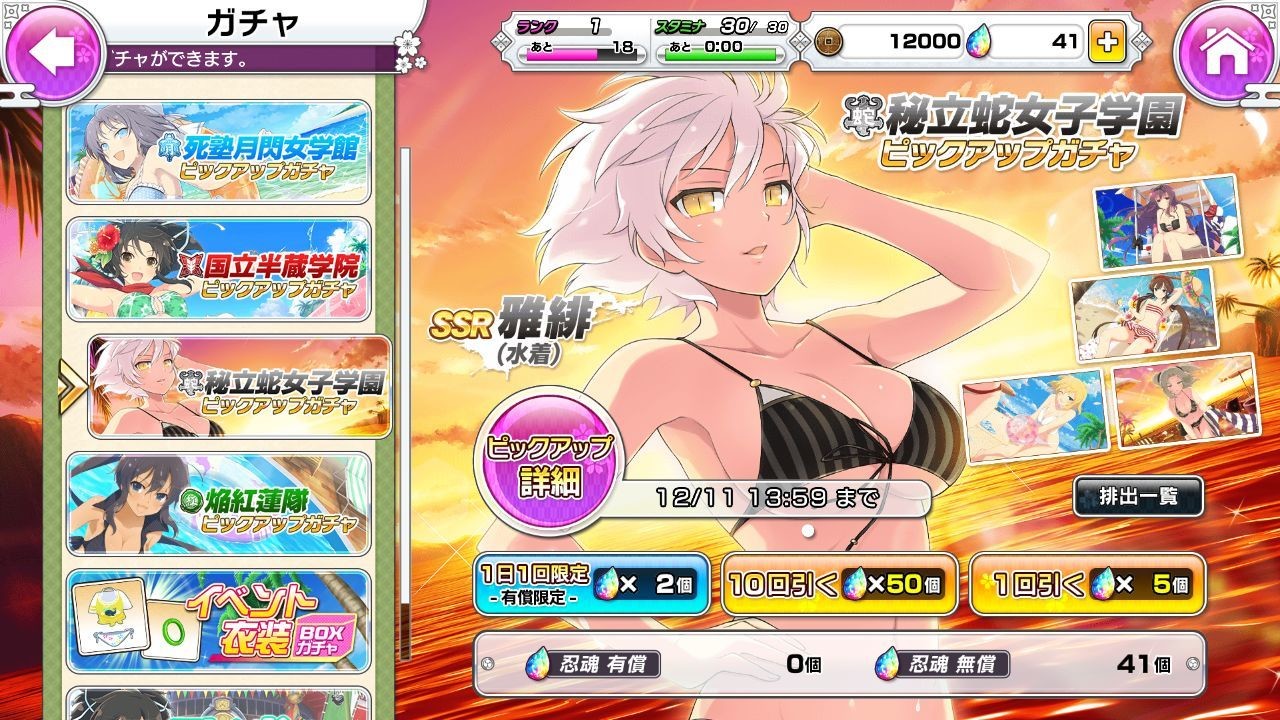The width and height of the screenshot is (1280, 720).
Task: Pull once for 5 gems
Action: 1086,584
